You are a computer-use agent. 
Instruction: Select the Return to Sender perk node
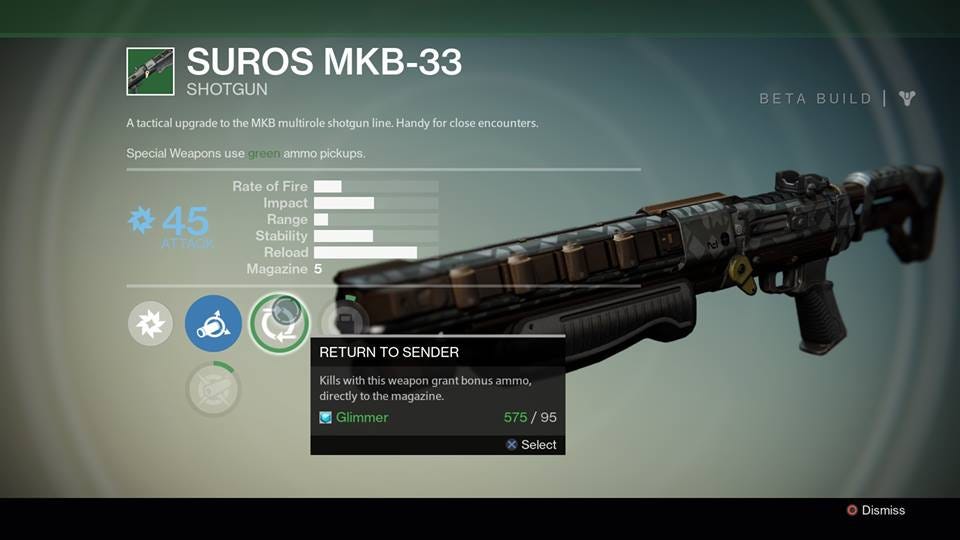click(x=279, y=324)
